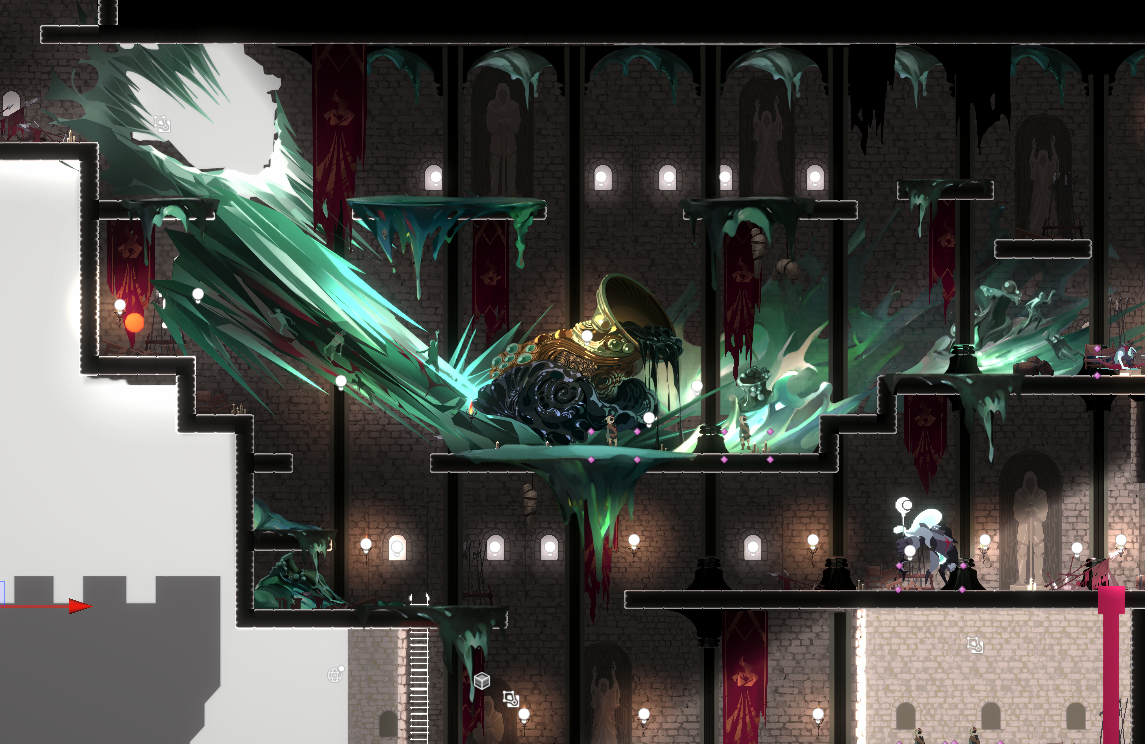Viewport: 1145px width, 744px height.
Task: Select the grey cube gizmo icon
Action: [482, 681]
